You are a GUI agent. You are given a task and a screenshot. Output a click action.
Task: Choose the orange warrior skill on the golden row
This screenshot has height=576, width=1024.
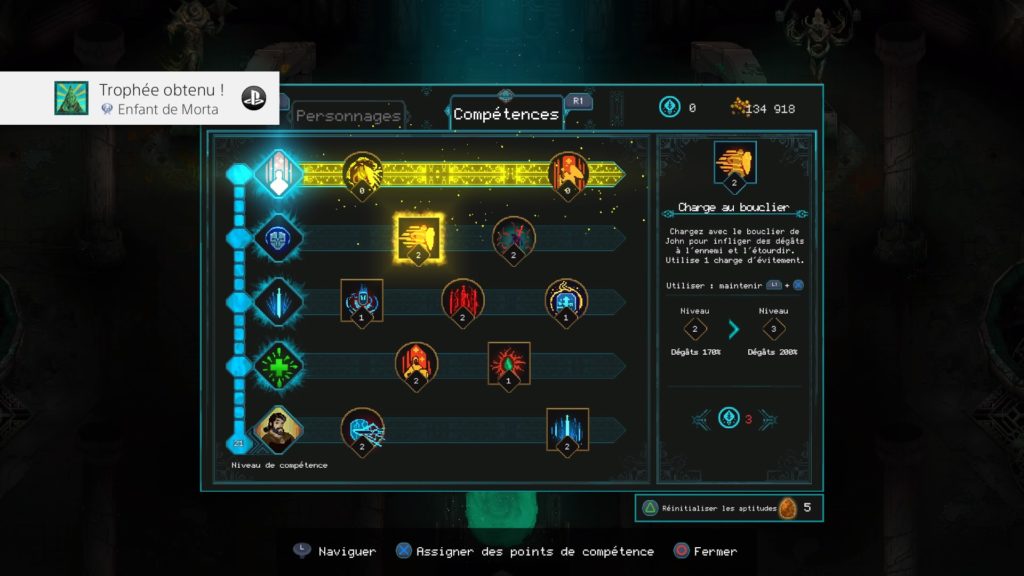[x=570, y=173]
